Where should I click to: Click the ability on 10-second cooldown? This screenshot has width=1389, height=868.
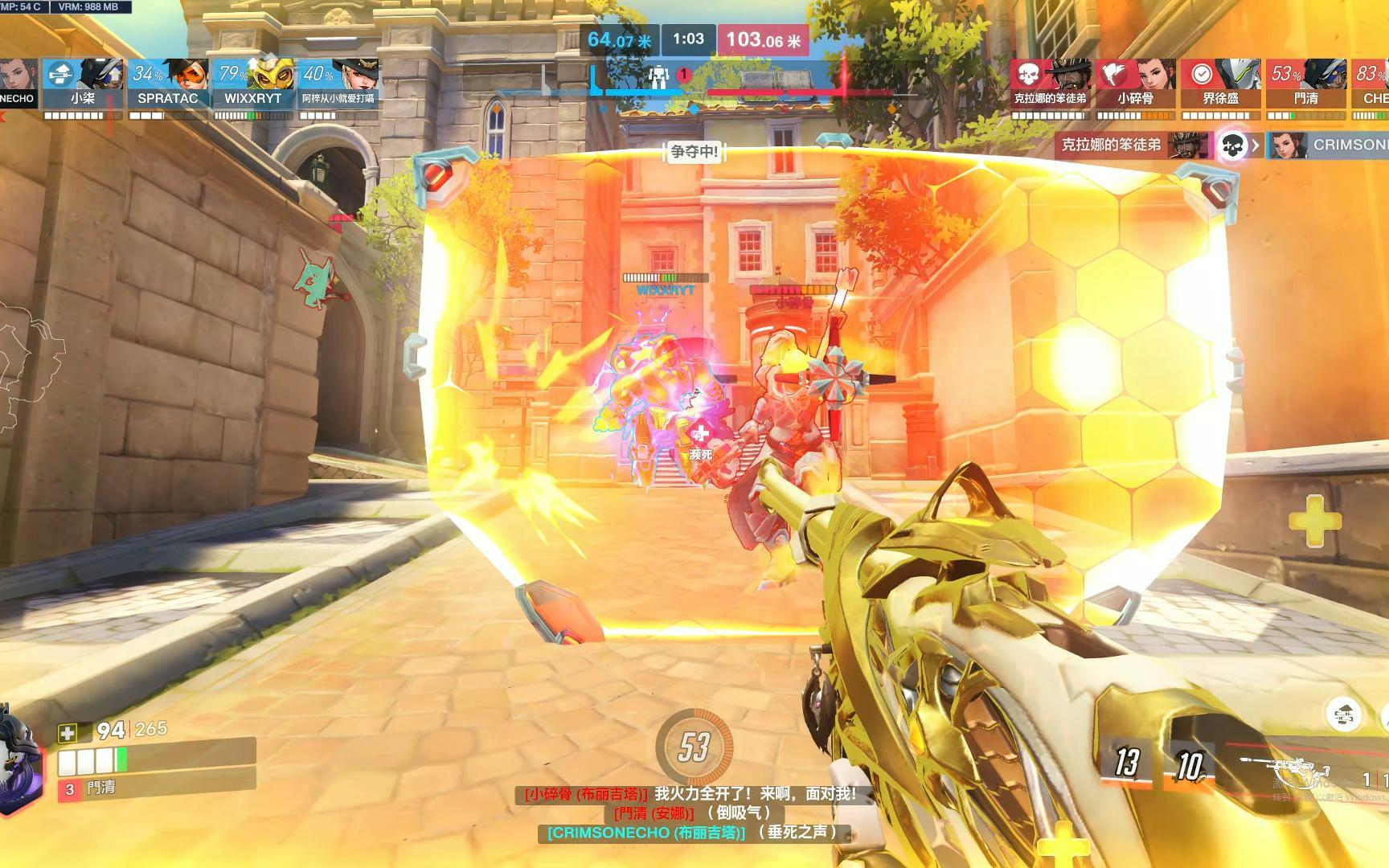(1190, 765)
